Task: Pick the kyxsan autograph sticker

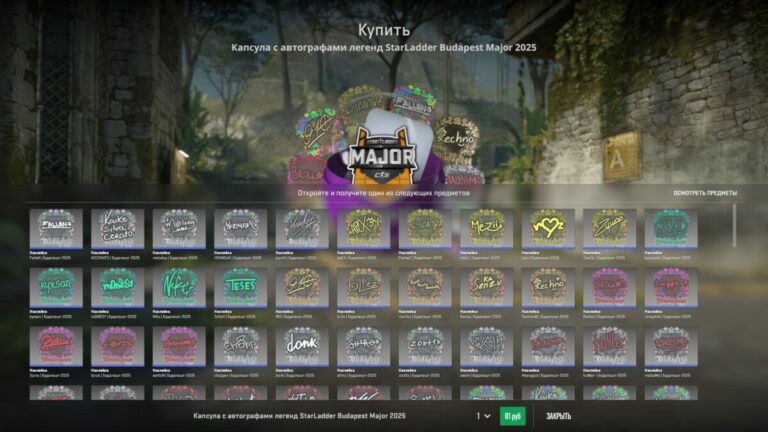Action: click(56, 287)
